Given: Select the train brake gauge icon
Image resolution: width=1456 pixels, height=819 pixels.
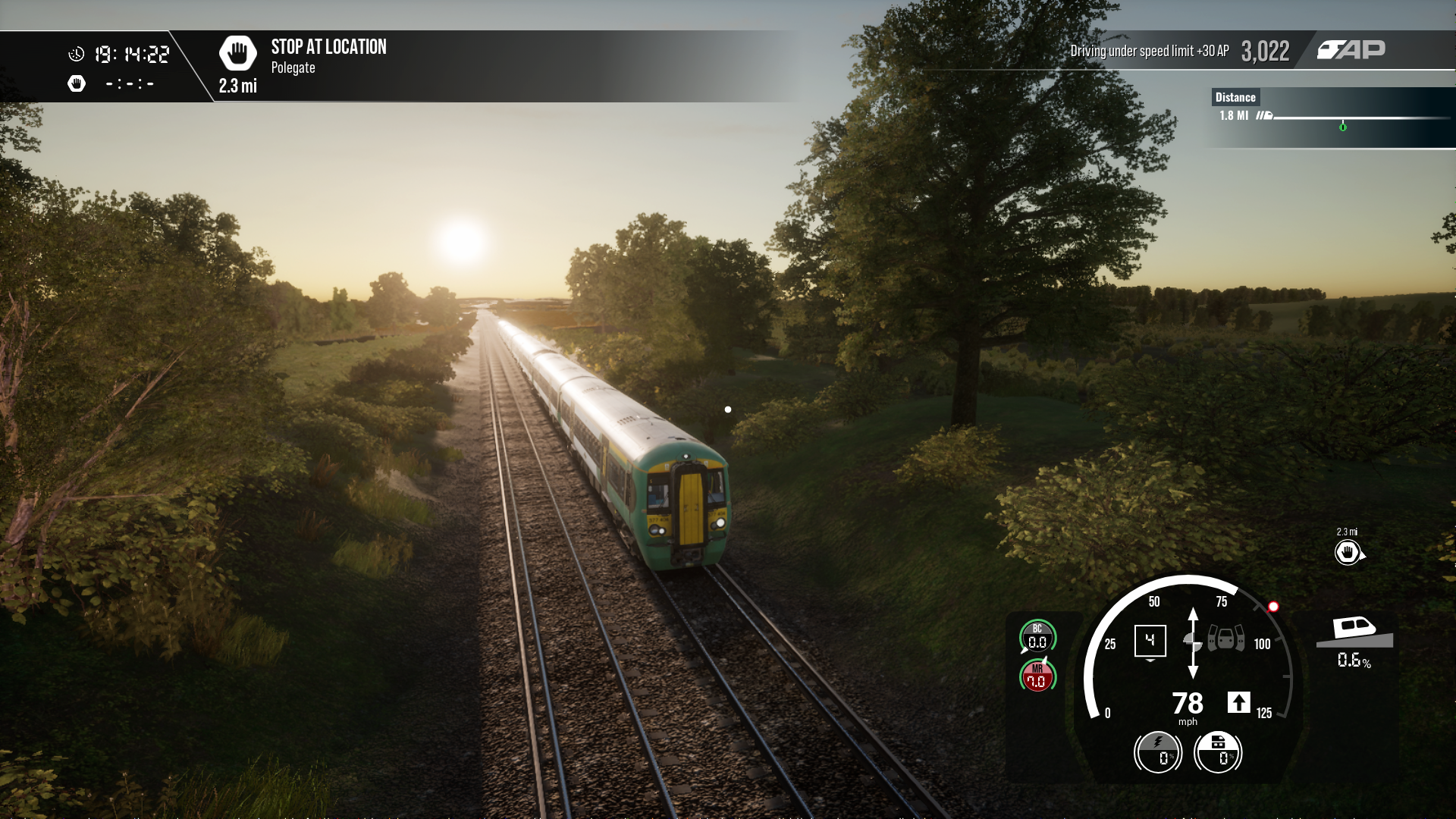Looking at the screenshot, I should pos(1218,752).
